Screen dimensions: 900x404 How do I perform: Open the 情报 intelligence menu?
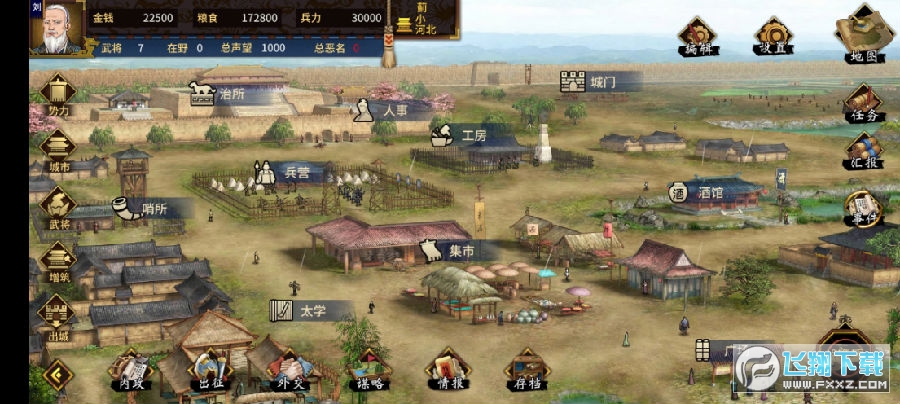tap(447, 370)
